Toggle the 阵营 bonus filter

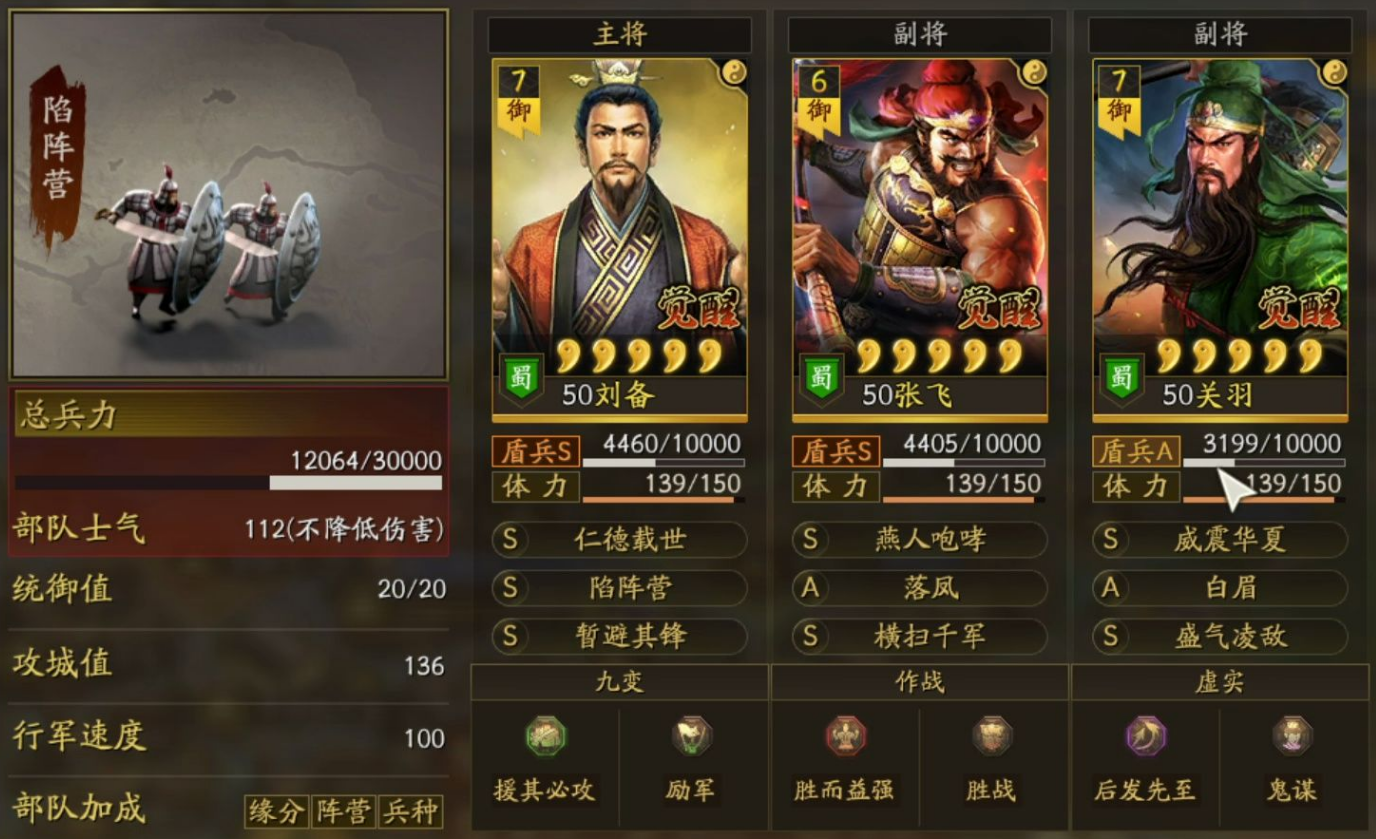[x=345, y=812]
